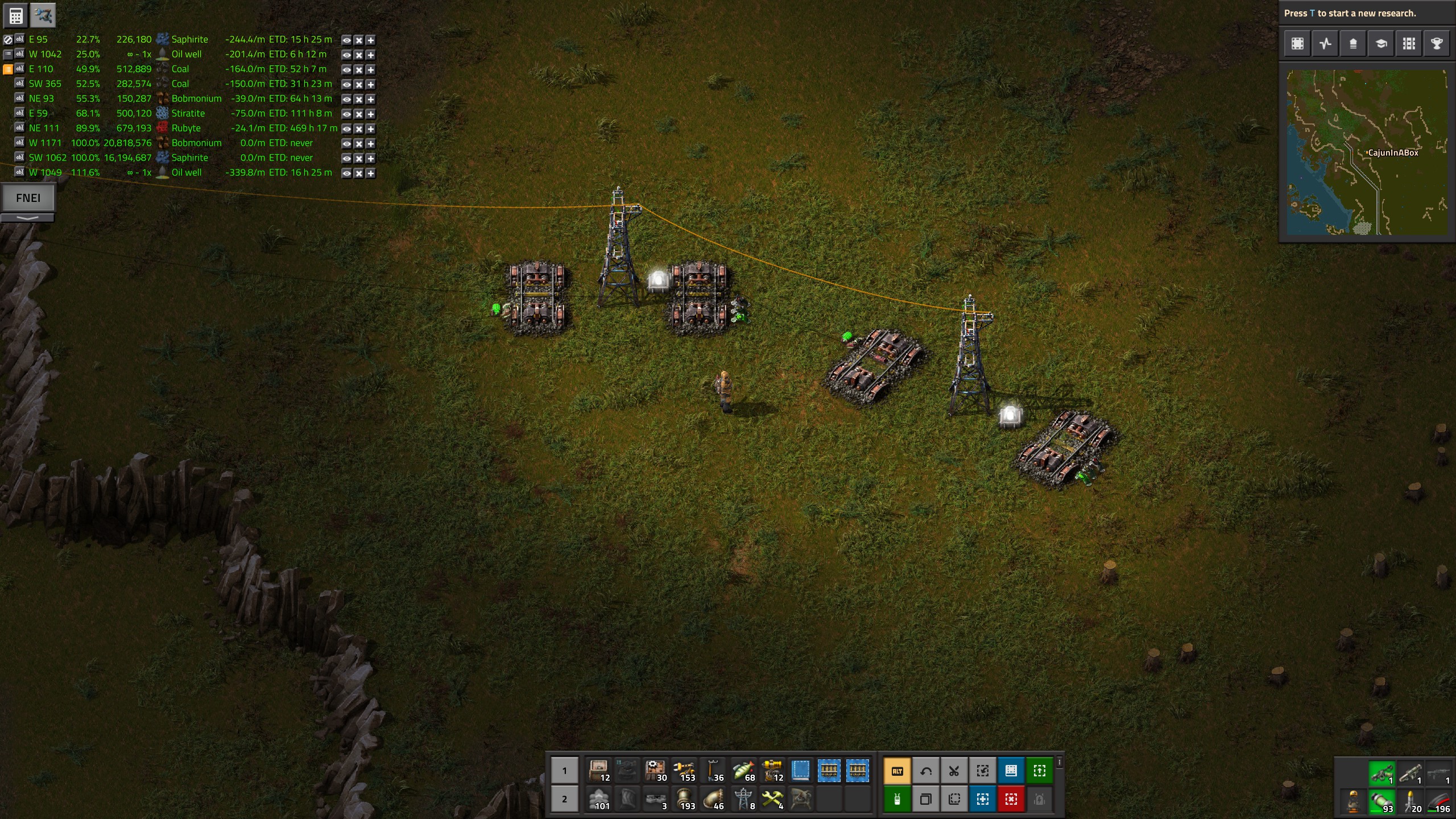The width and height of the screenshot is (1456, 819).
Task: Toggle ALT mode in the shortcut bar
Action: pyautogui.click(x=897, y=771)
